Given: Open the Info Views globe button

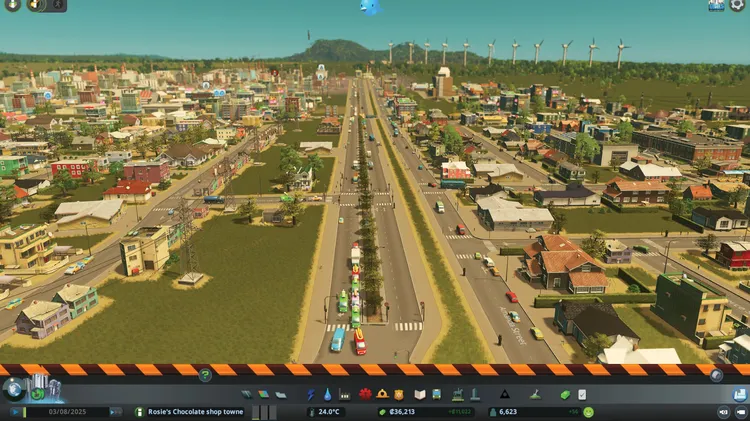Looking at the screenshot, I should coord(14,389).
